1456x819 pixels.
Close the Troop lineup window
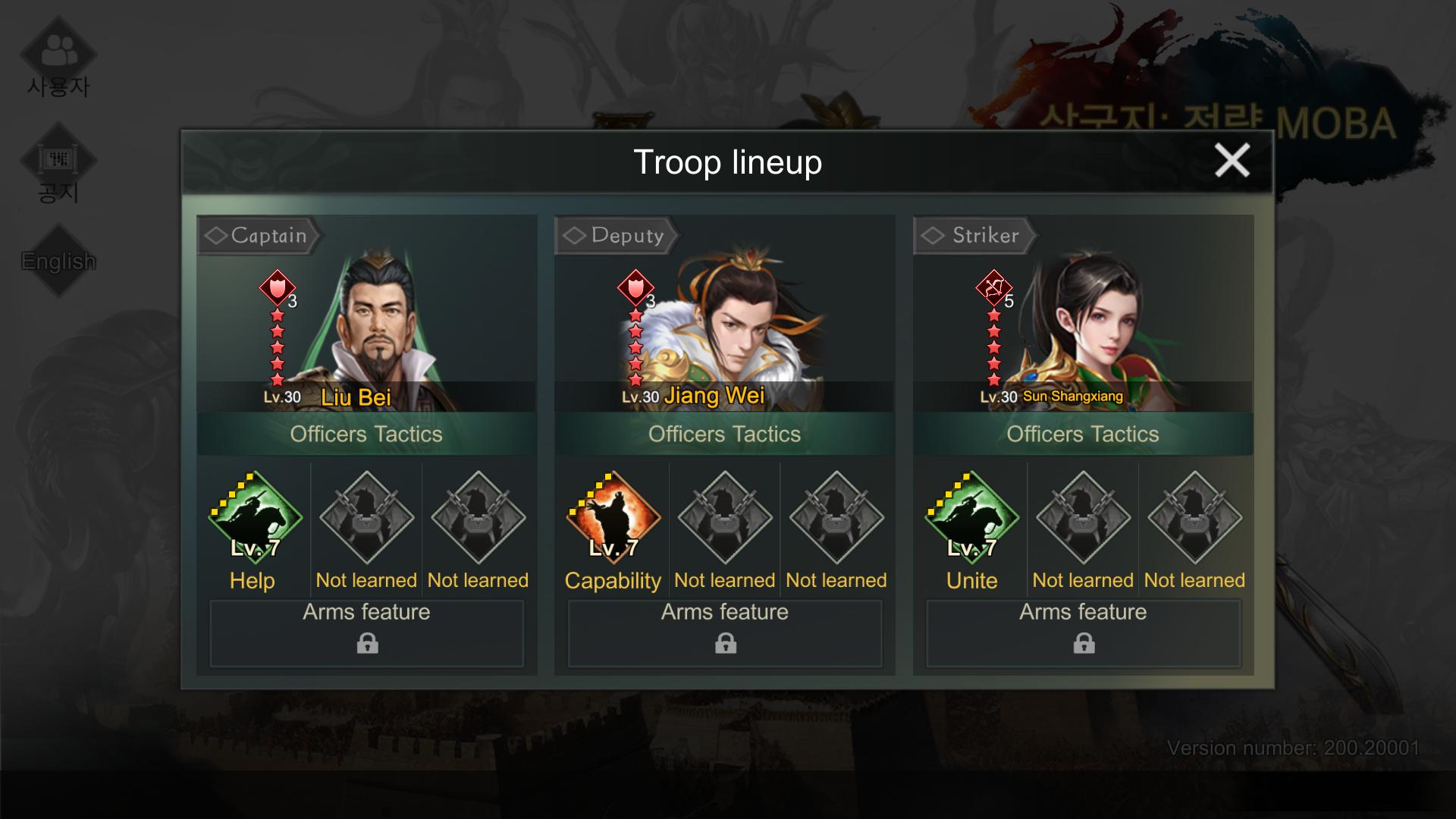pyautogui.click(x=1232, y=161)
